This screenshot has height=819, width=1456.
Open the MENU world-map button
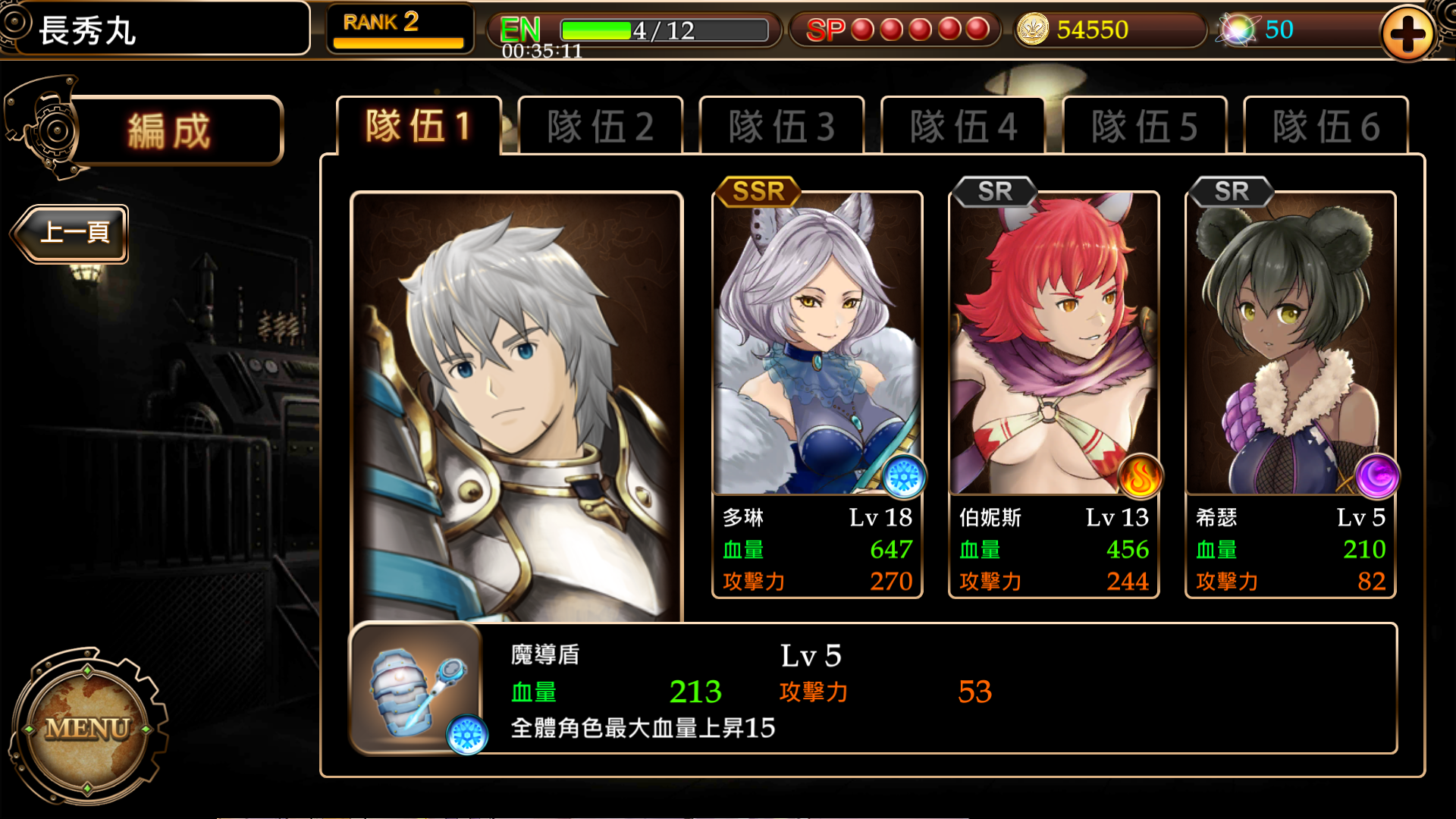tap(89, 730)
